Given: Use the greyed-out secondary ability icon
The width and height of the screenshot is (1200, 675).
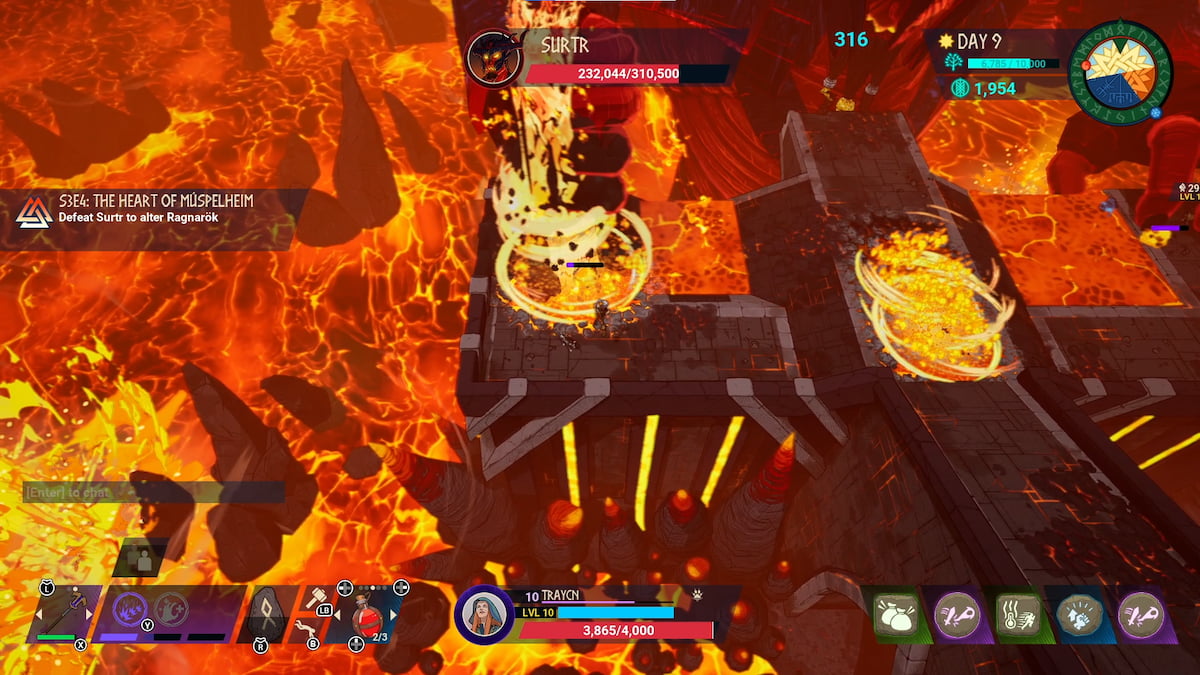Looking at the screenshot, I should click(171, 609).
